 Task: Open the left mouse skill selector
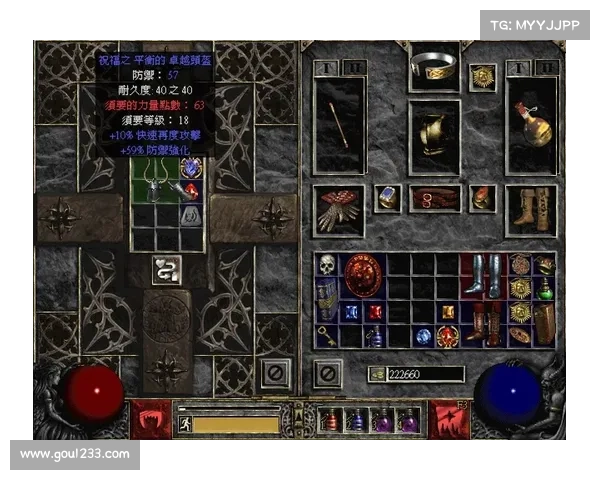pyautogui.click(x=150, y=420)
